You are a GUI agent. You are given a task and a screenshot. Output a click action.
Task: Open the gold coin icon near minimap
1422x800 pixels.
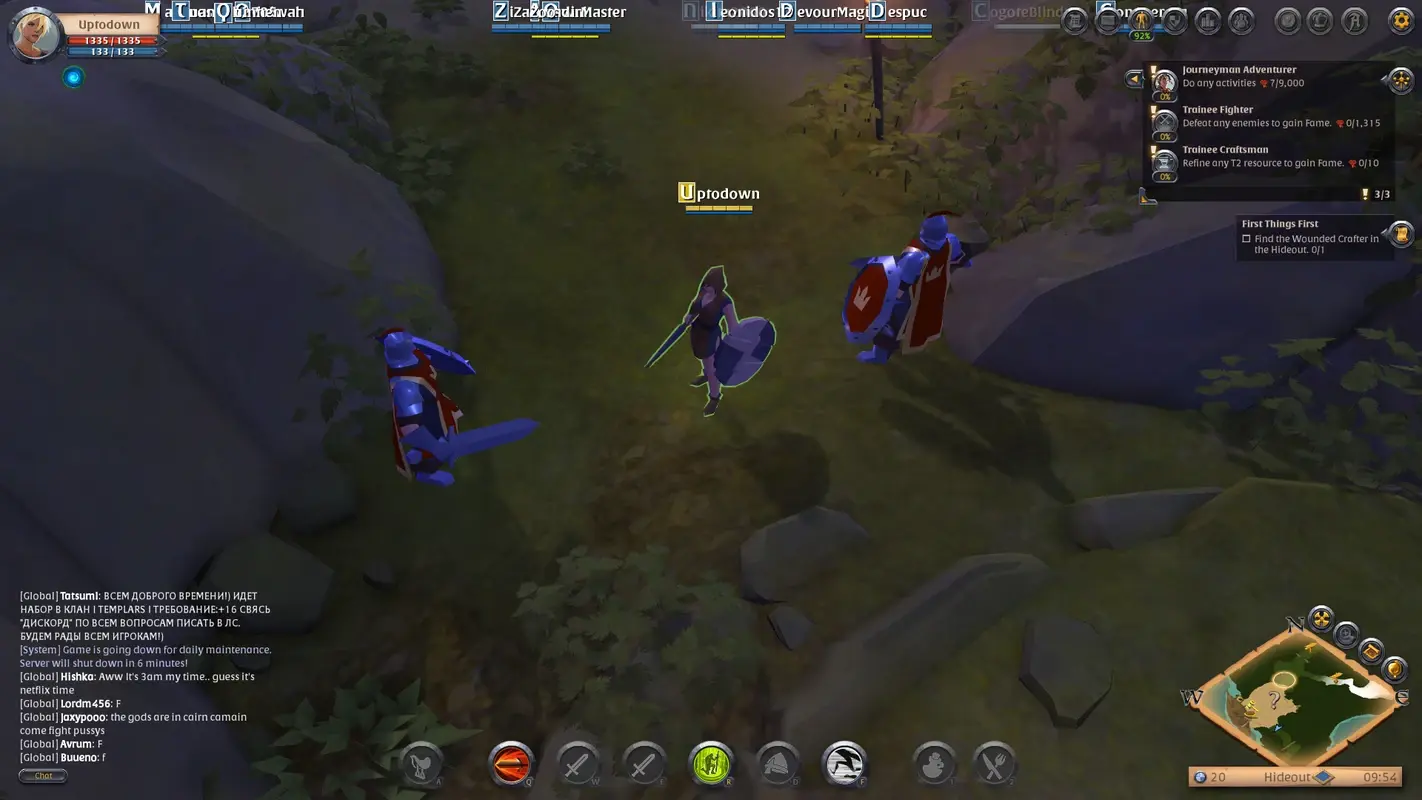pos(1395,668)
